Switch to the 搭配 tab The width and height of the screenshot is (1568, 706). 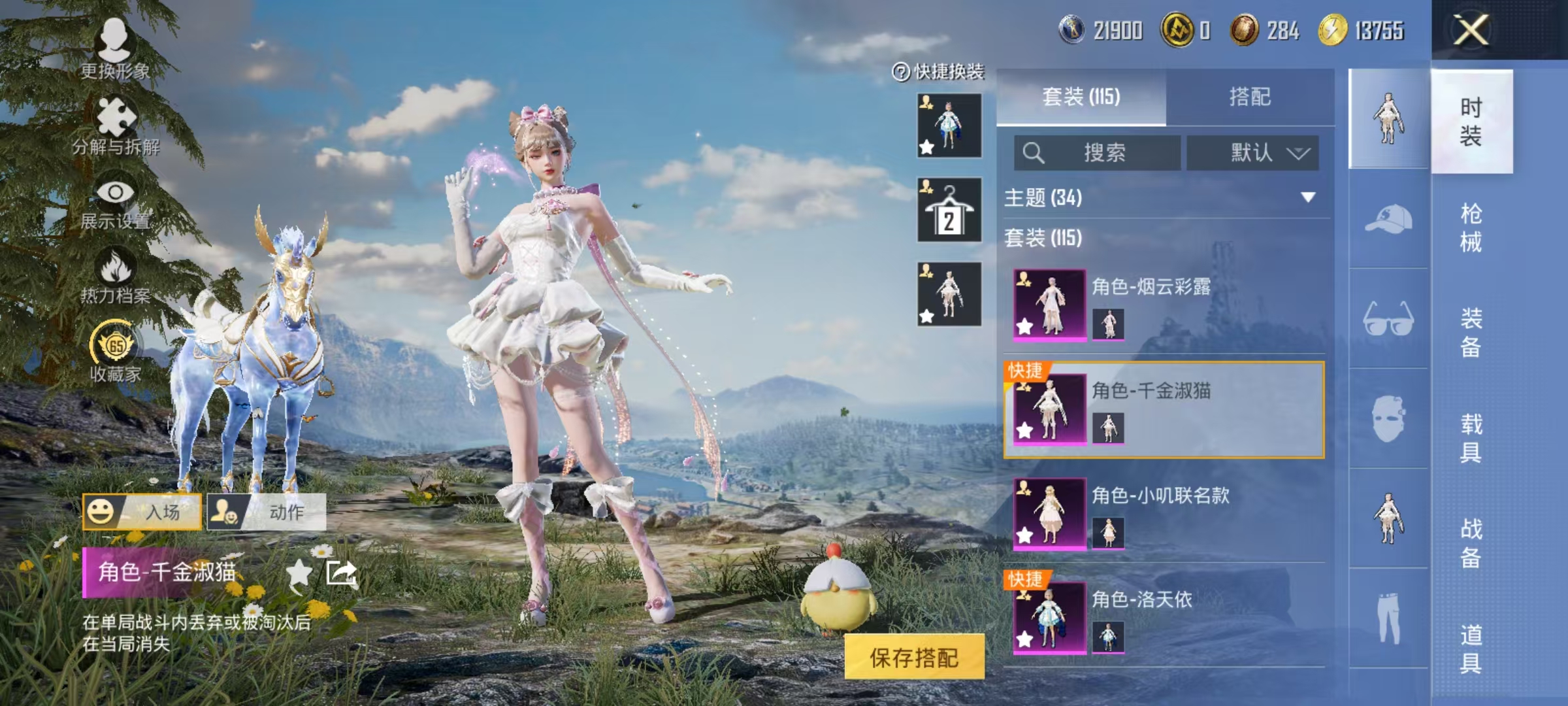[x=1252, y=97]
